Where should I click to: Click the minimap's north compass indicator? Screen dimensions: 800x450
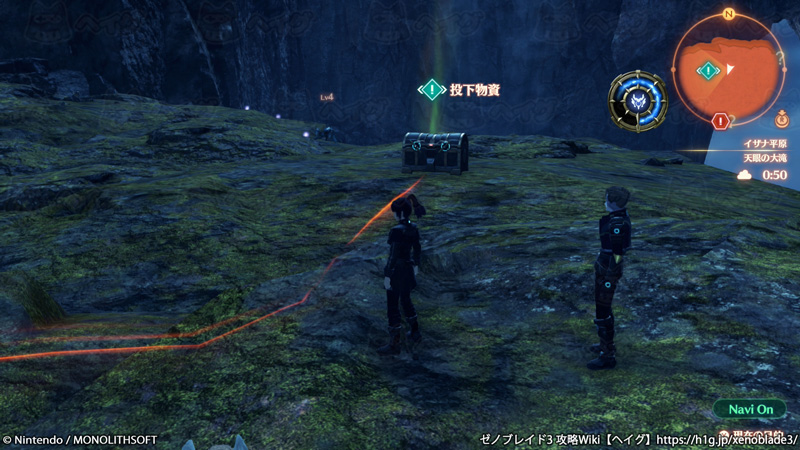point(729,14)
